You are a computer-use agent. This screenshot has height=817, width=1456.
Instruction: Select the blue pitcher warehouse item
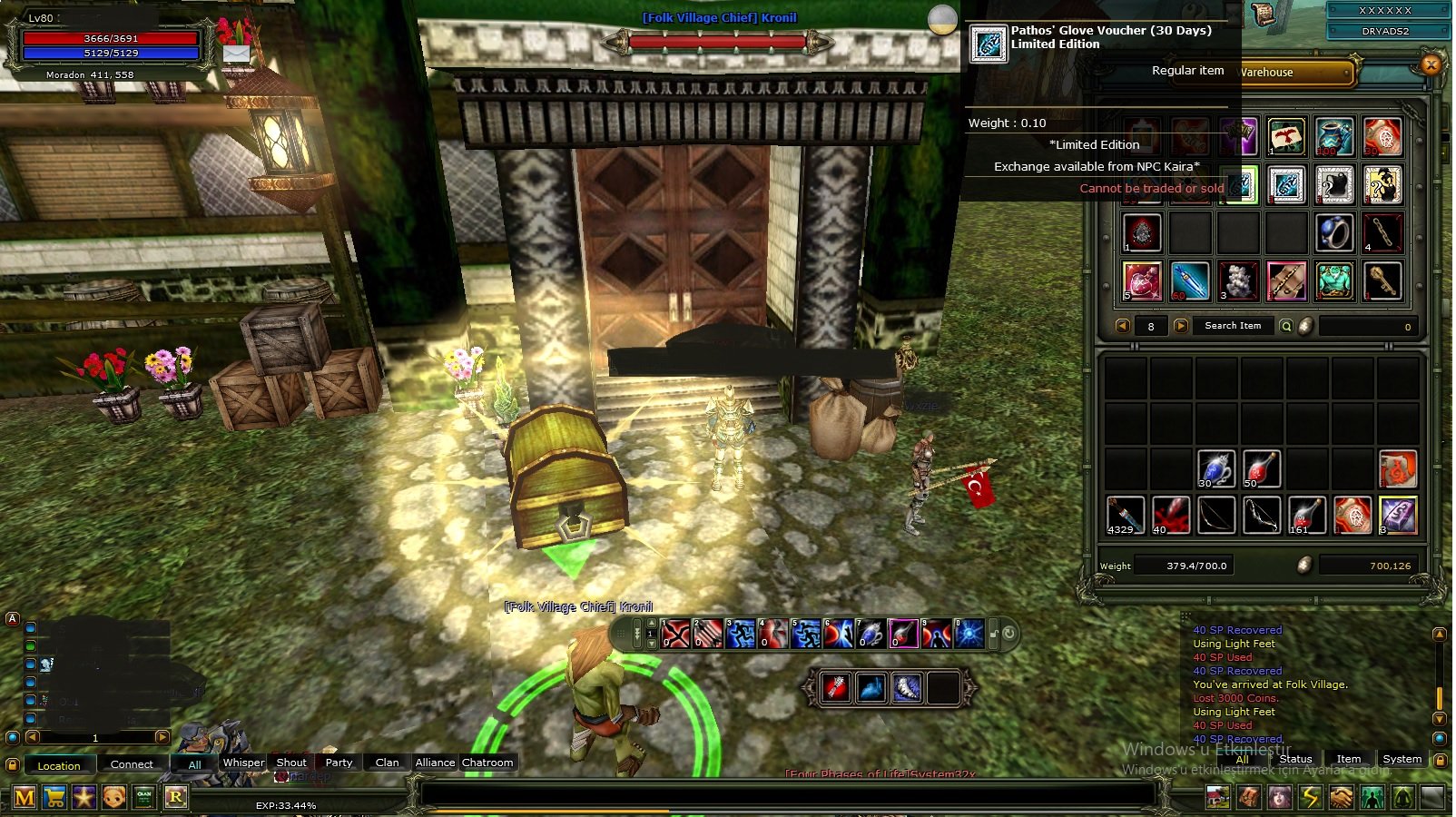click(x=1334, y=137)
